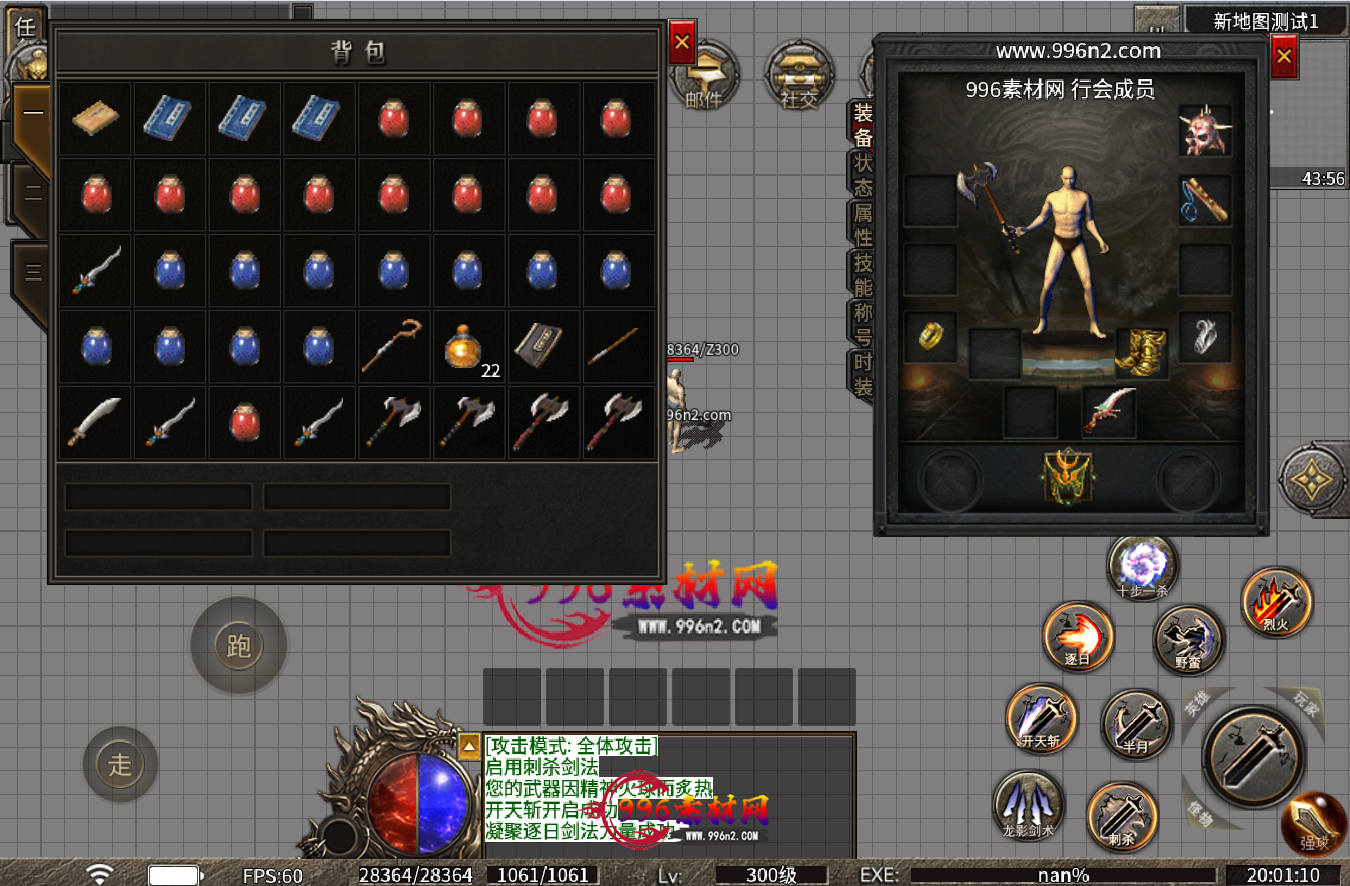1350x886 pixels.
Task: Tap the 跑 run button
Action: (x=239, y=646)
